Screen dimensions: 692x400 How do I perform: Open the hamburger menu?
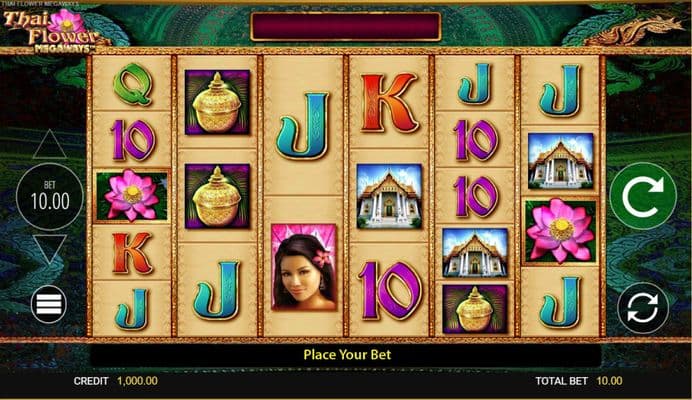click(x=49, y=304)
